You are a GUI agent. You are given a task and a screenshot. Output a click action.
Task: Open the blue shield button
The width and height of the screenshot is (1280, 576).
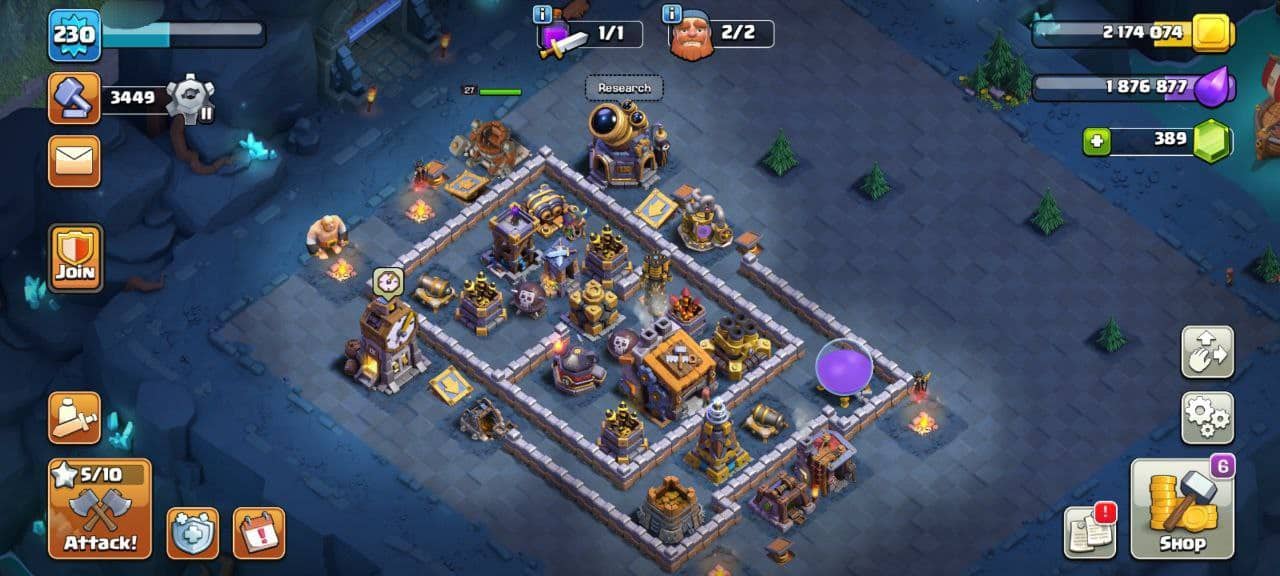pos(193,533)
